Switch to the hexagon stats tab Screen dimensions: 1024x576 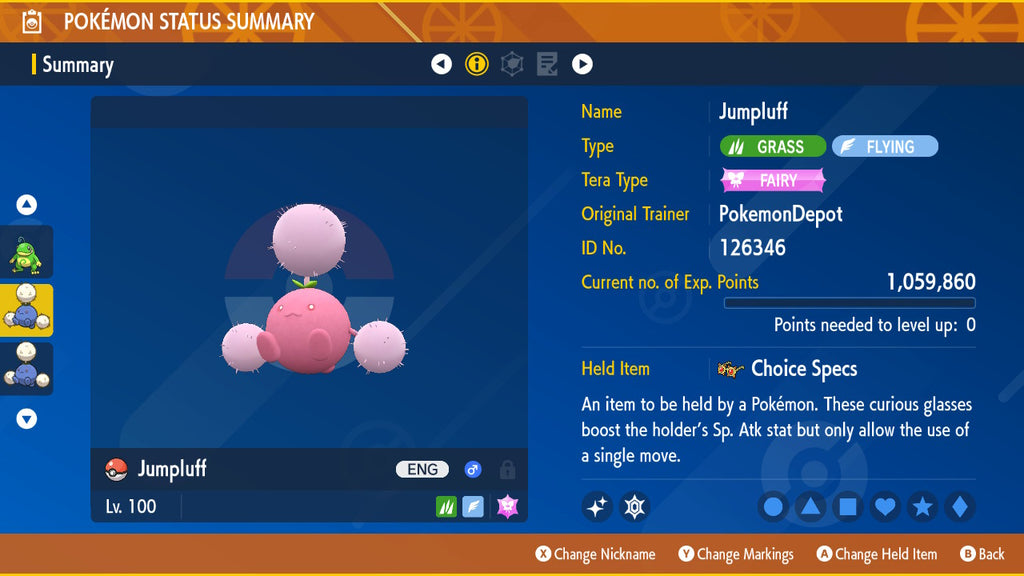pos(512,65)
